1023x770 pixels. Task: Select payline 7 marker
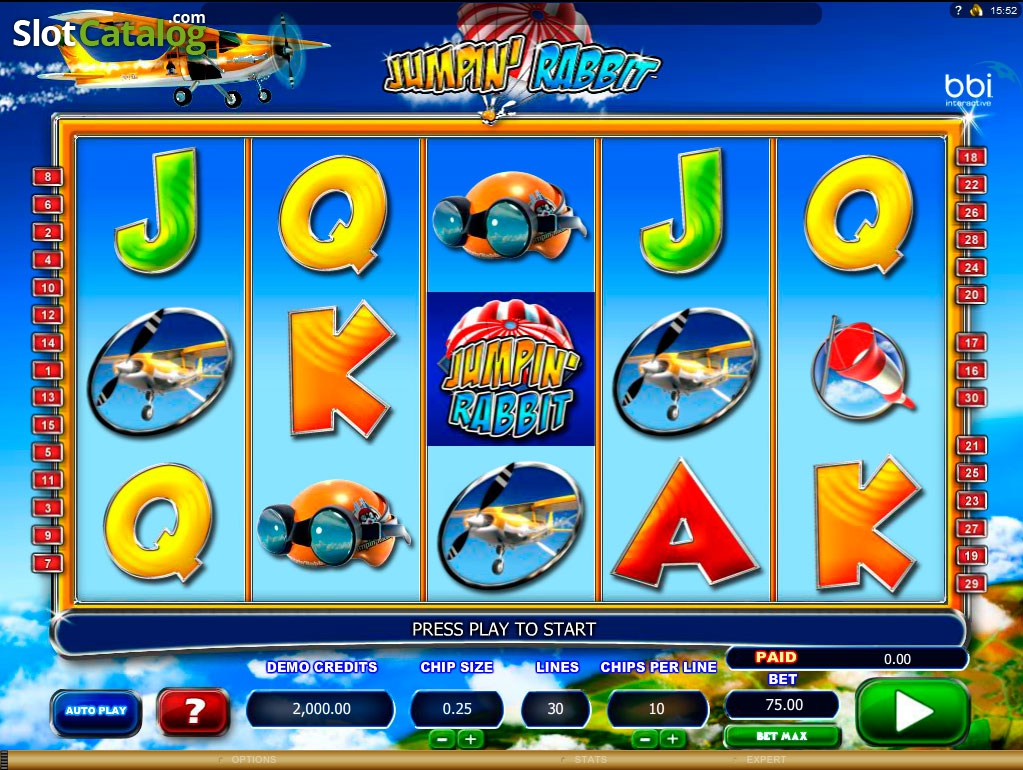(x=48, y=563)
